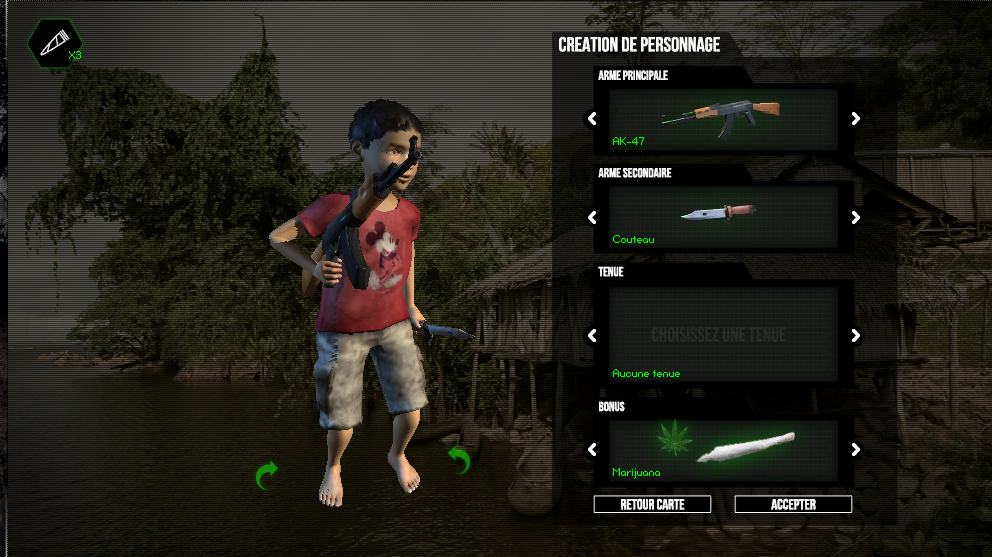Select the Couteau knife panel
Screen dimensions: 992x557
click(x=724, y=217)
